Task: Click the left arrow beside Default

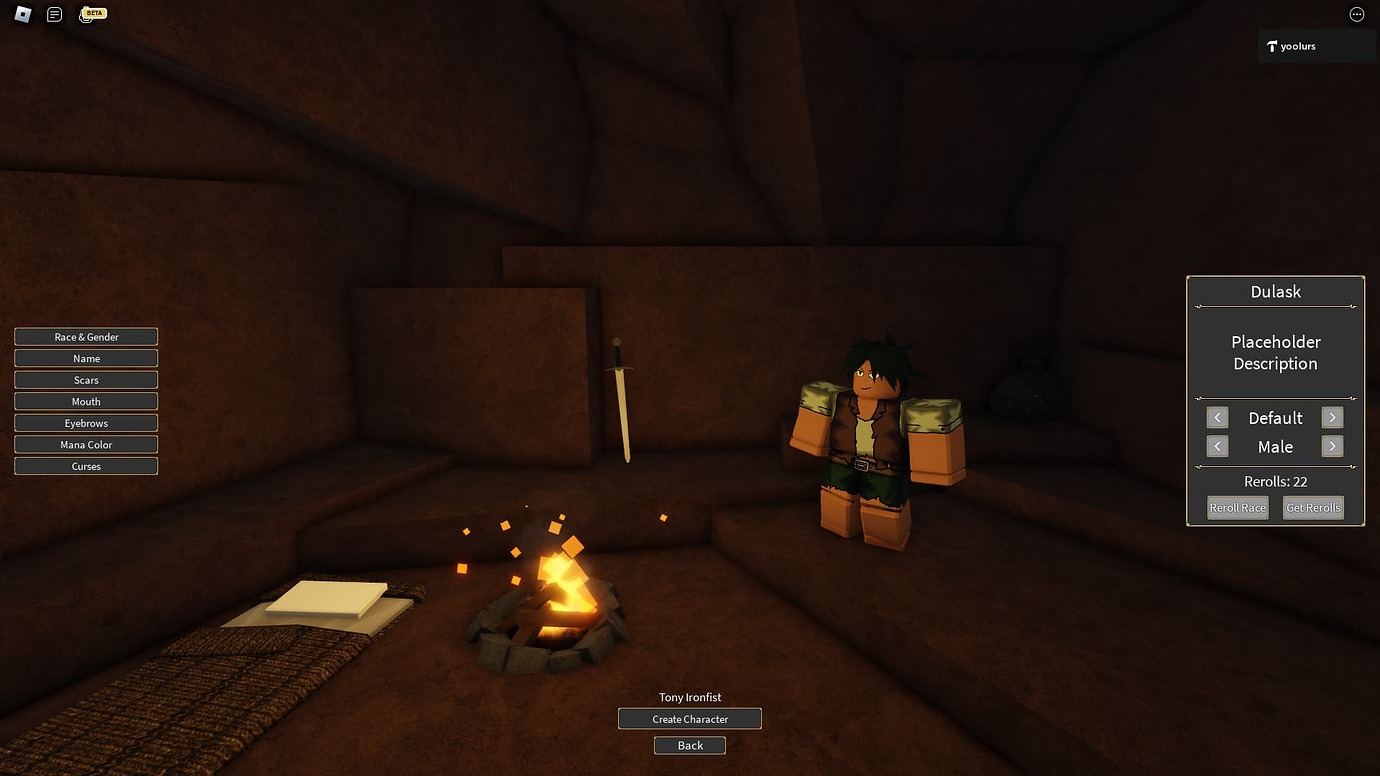Action: coord(1217,417)
